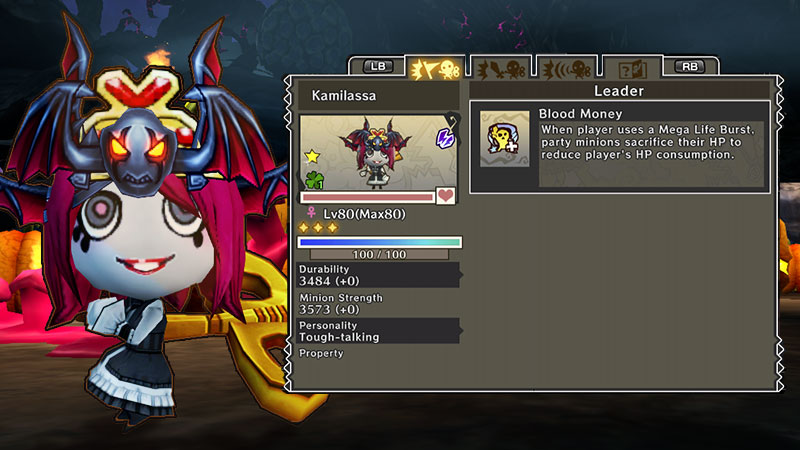Switch to the sword-and-minion attack tab
The height and width of the screenshot is (450, 800).
point(498,68)
